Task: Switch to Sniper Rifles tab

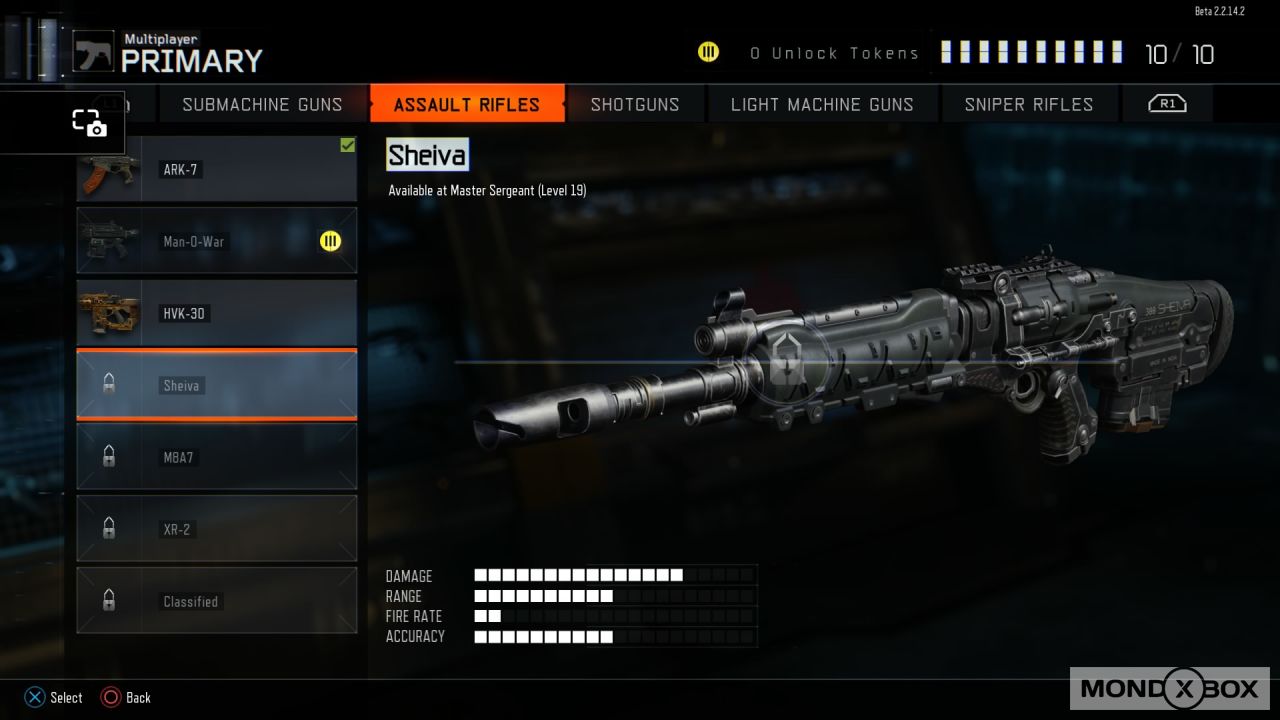Action: (1029, 104)
